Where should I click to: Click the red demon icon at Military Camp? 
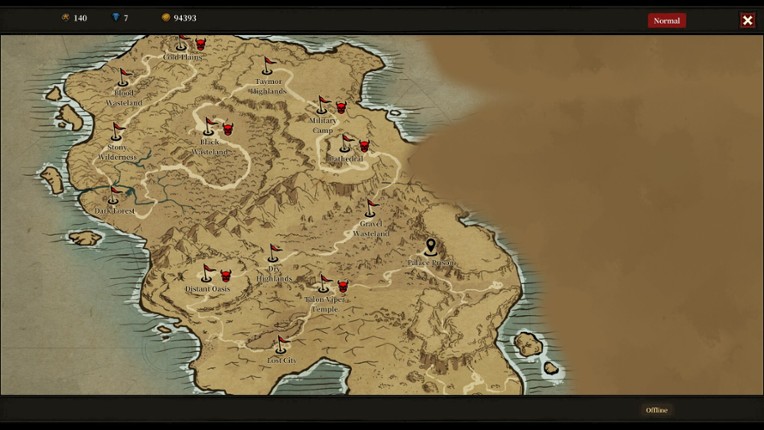tap(341, 107)
